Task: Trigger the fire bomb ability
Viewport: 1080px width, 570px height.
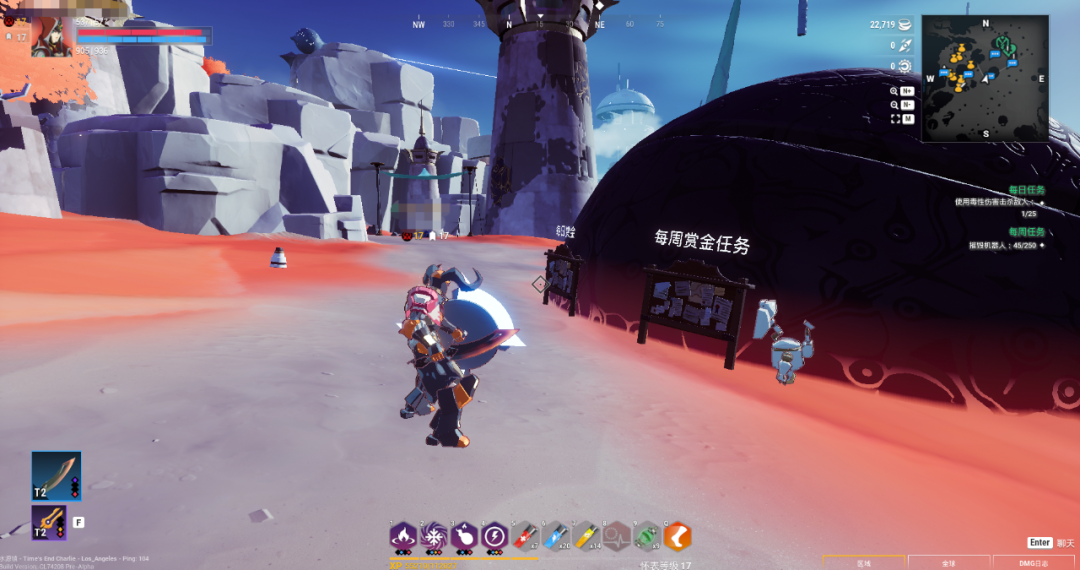Action: point(464,537)
